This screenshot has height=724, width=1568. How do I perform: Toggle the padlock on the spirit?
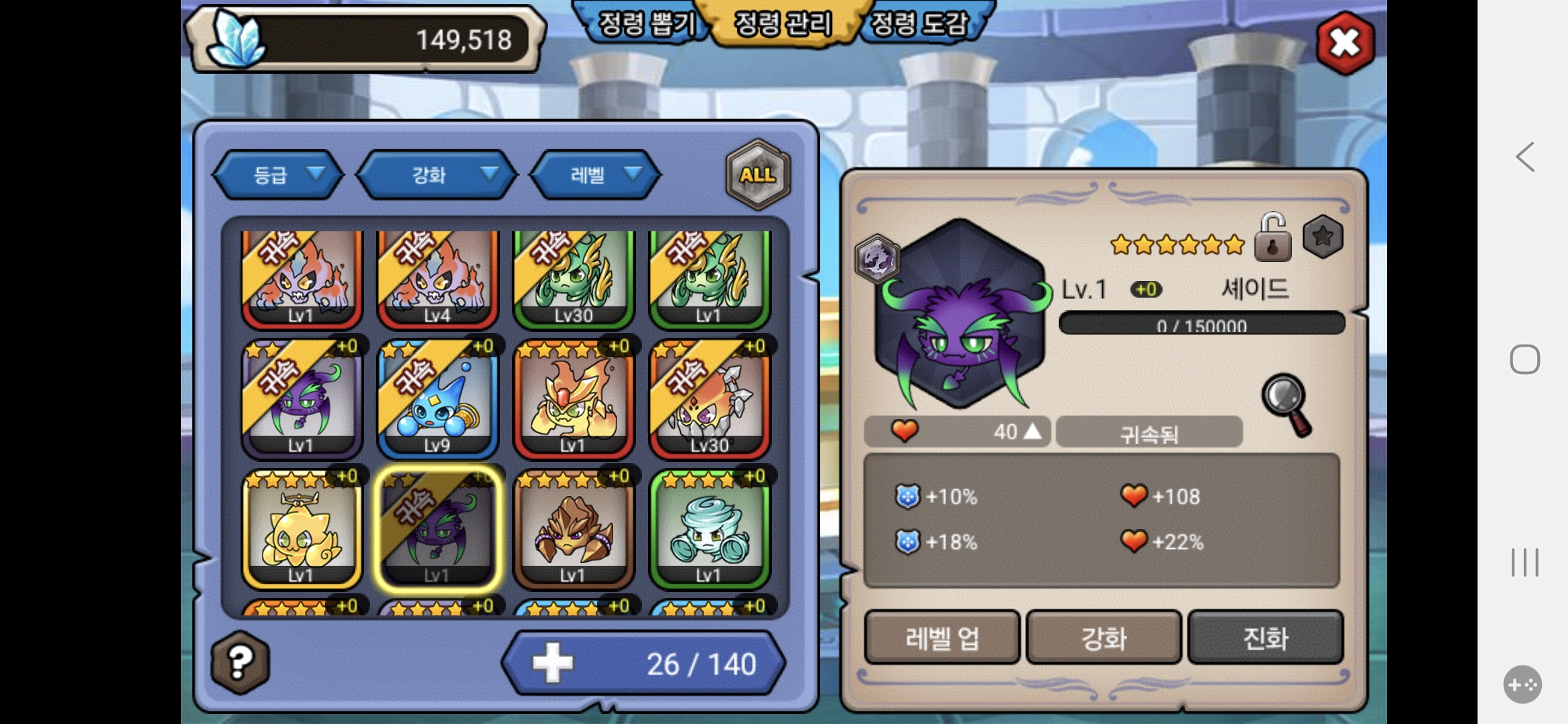point(1272,238)
